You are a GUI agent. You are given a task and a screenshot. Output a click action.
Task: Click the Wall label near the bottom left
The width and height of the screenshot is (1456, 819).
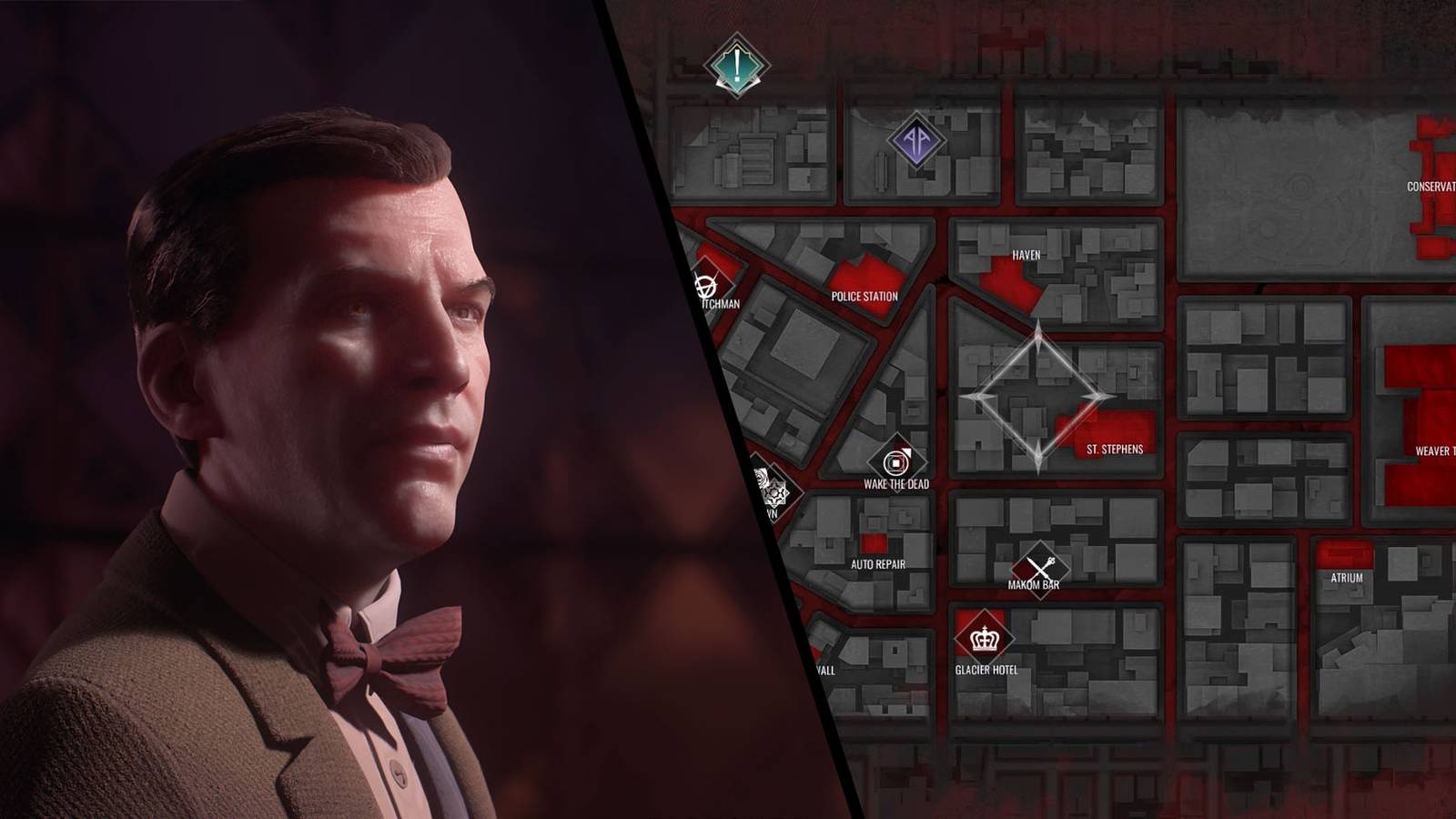[x=828, y=672]
